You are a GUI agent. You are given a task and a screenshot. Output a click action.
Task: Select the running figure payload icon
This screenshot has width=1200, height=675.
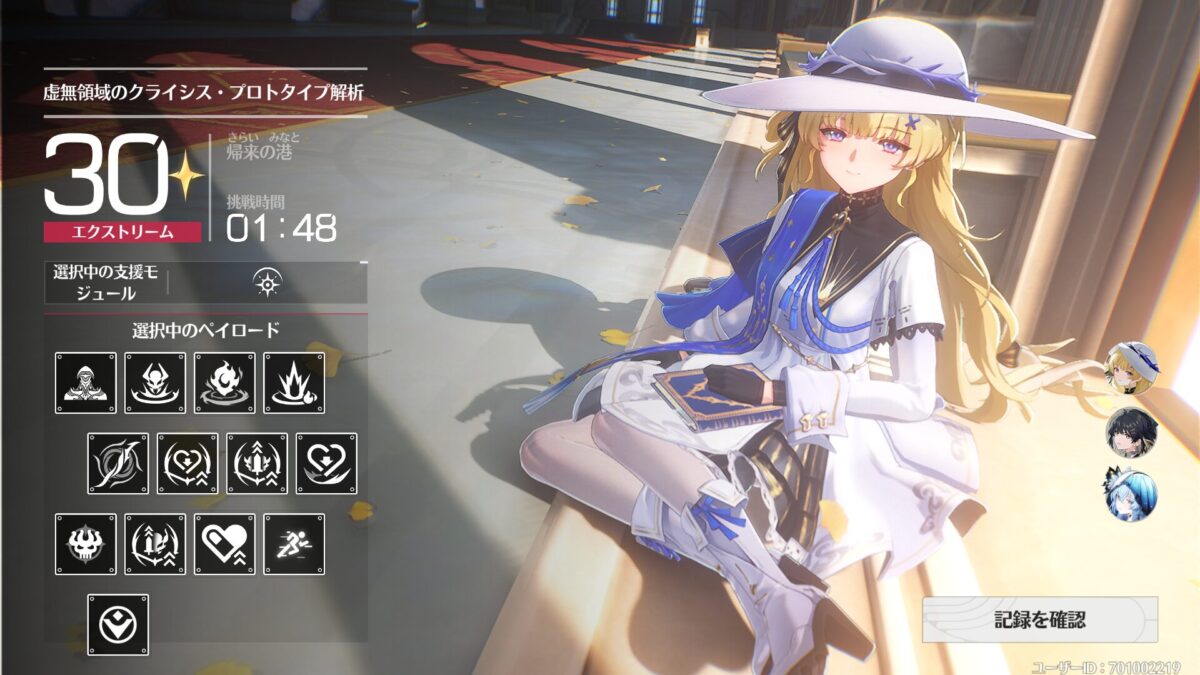[294, 544]
